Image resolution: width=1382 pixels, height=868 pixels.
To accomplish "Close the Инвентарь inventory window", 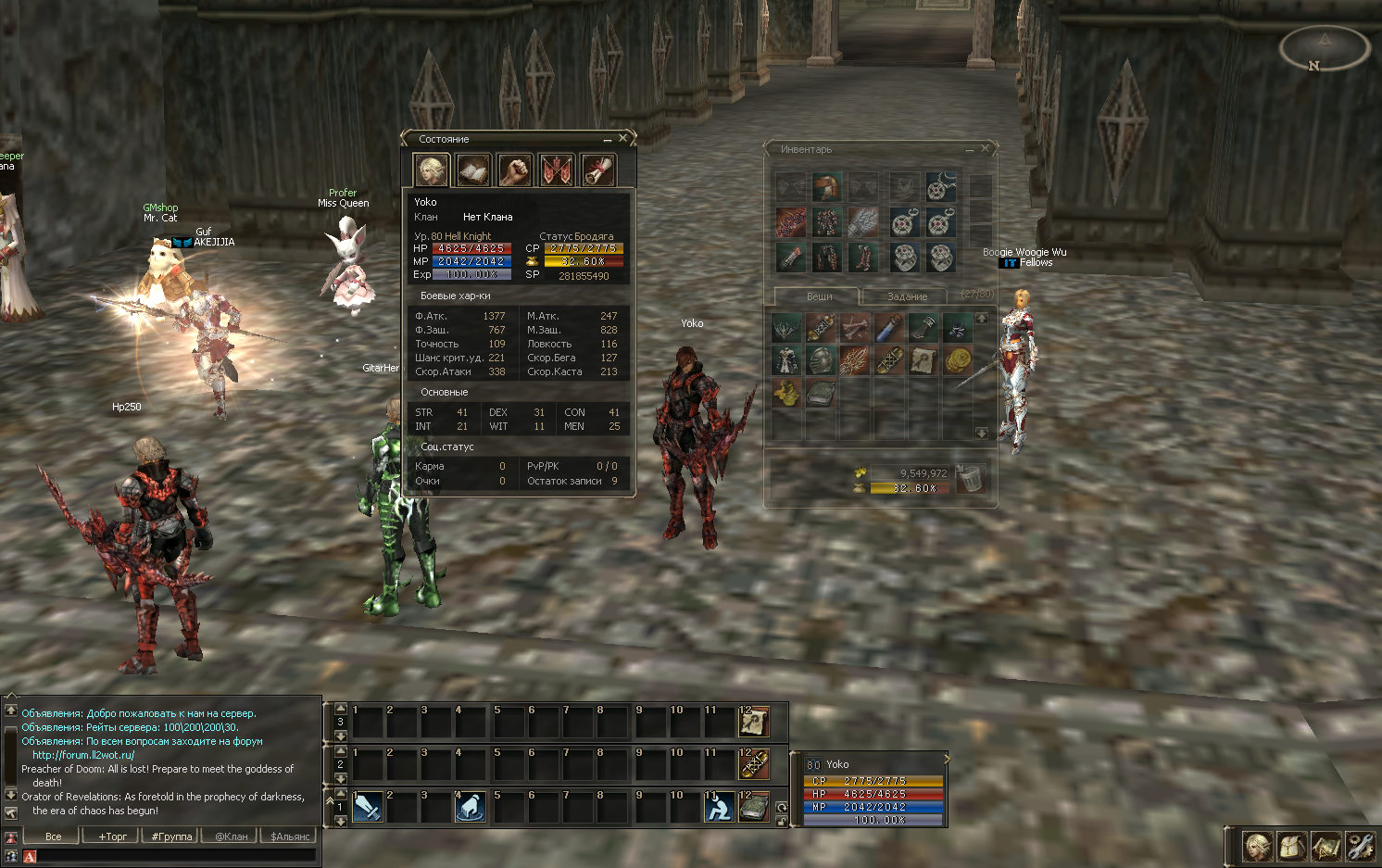I will (x=986, y=148).
